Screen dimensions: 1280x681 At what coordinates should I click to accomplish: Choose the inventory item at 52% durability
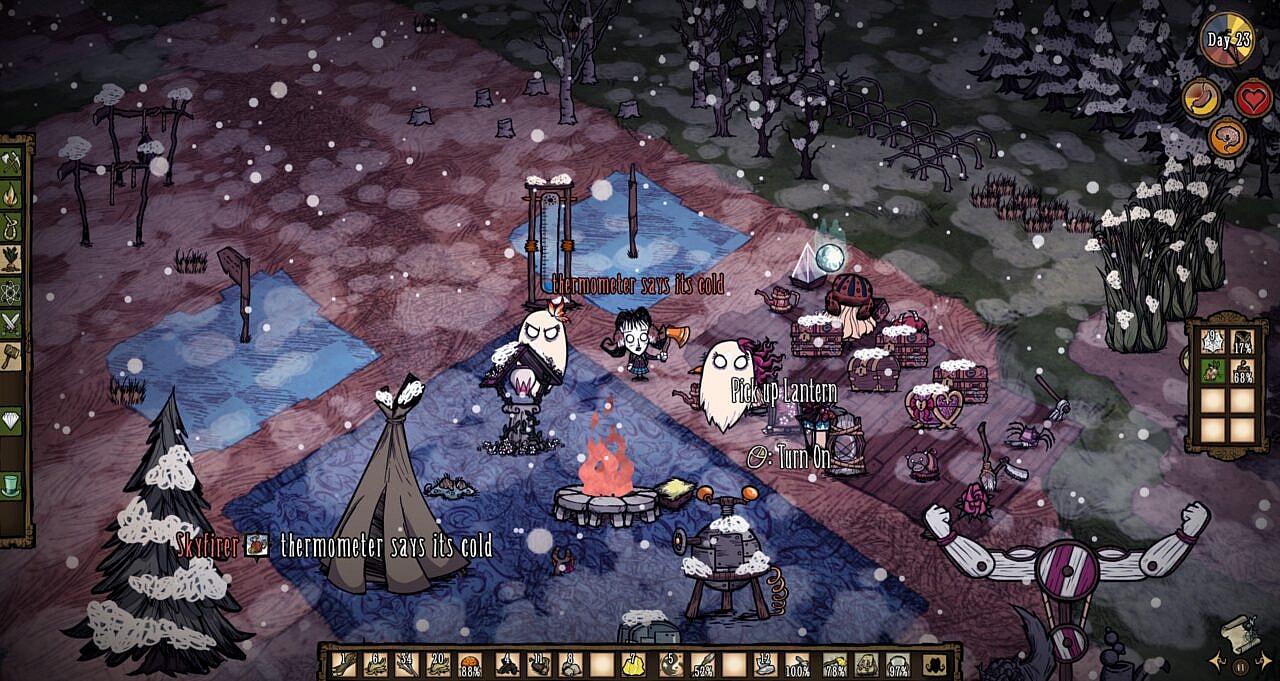coord(703,664)
